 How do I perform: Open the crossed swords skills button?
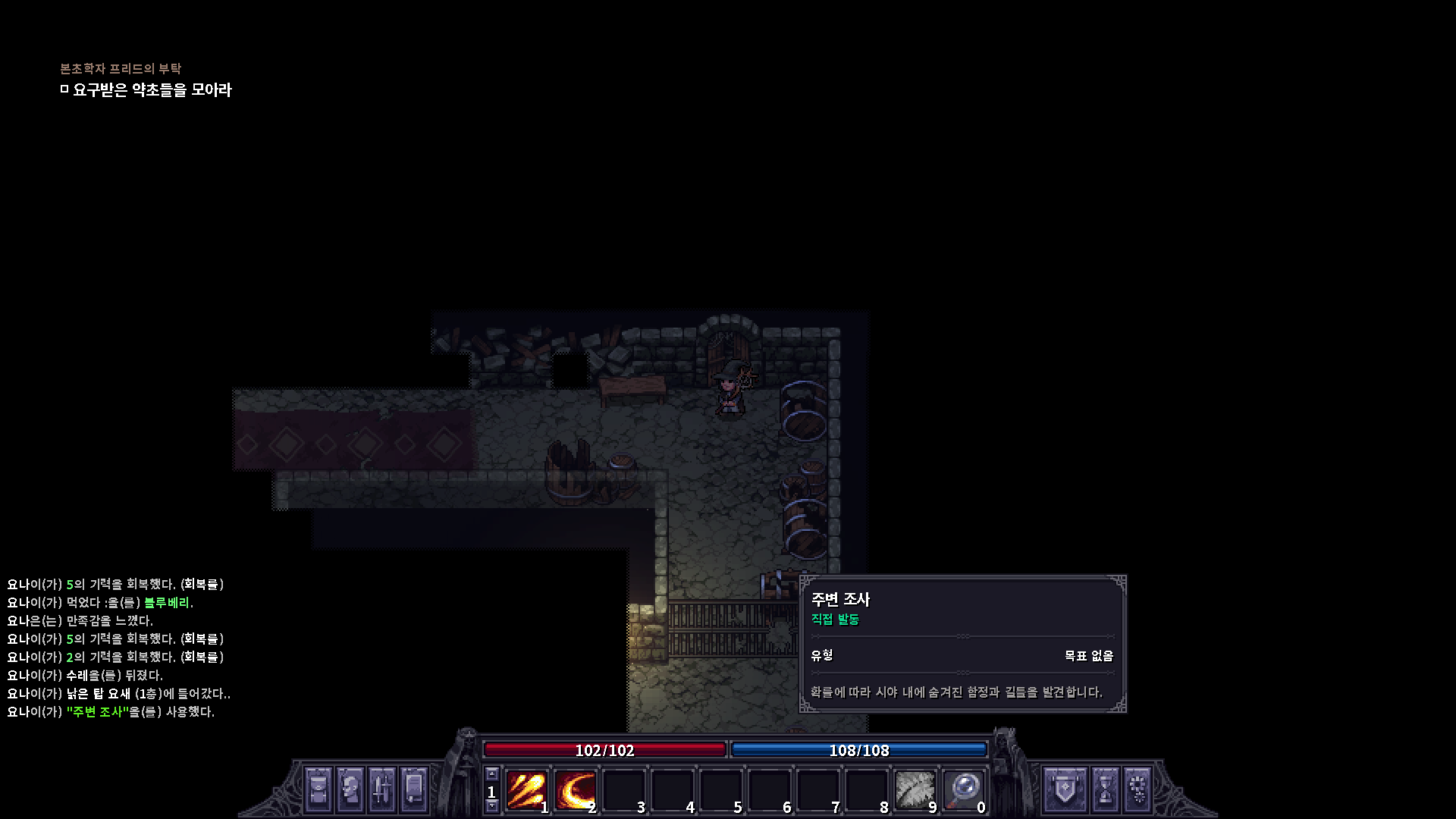382,789
